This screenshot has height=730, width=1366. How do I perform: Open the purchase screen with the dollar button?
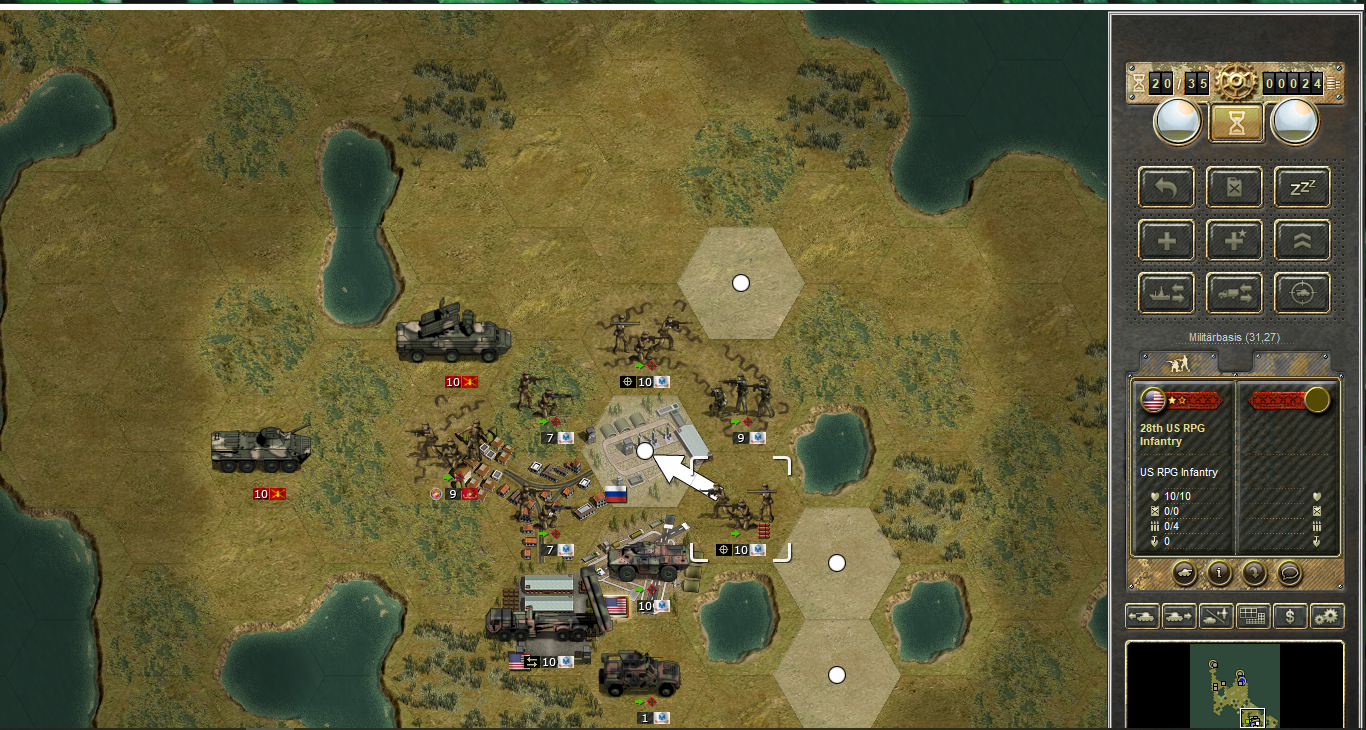point(1290,616)
